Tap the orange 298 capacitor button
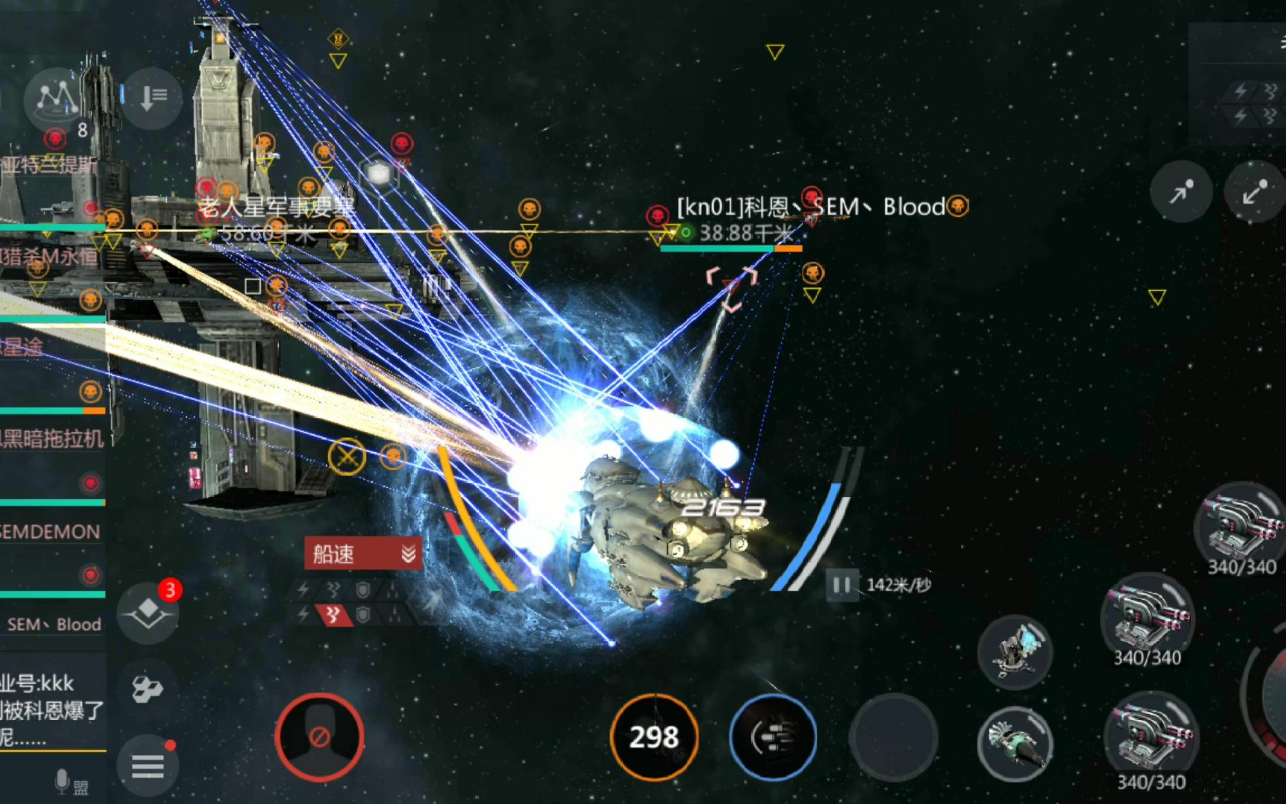 pyautogui.click(x=654, y=738)
